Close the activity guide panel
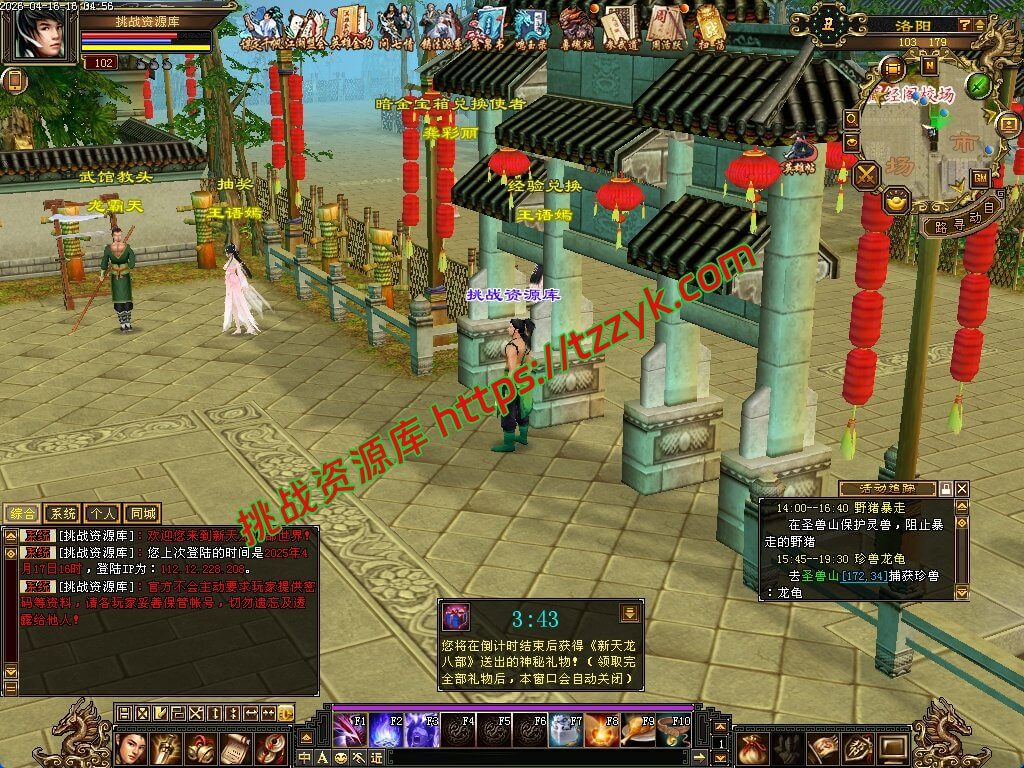 point(962,488)
